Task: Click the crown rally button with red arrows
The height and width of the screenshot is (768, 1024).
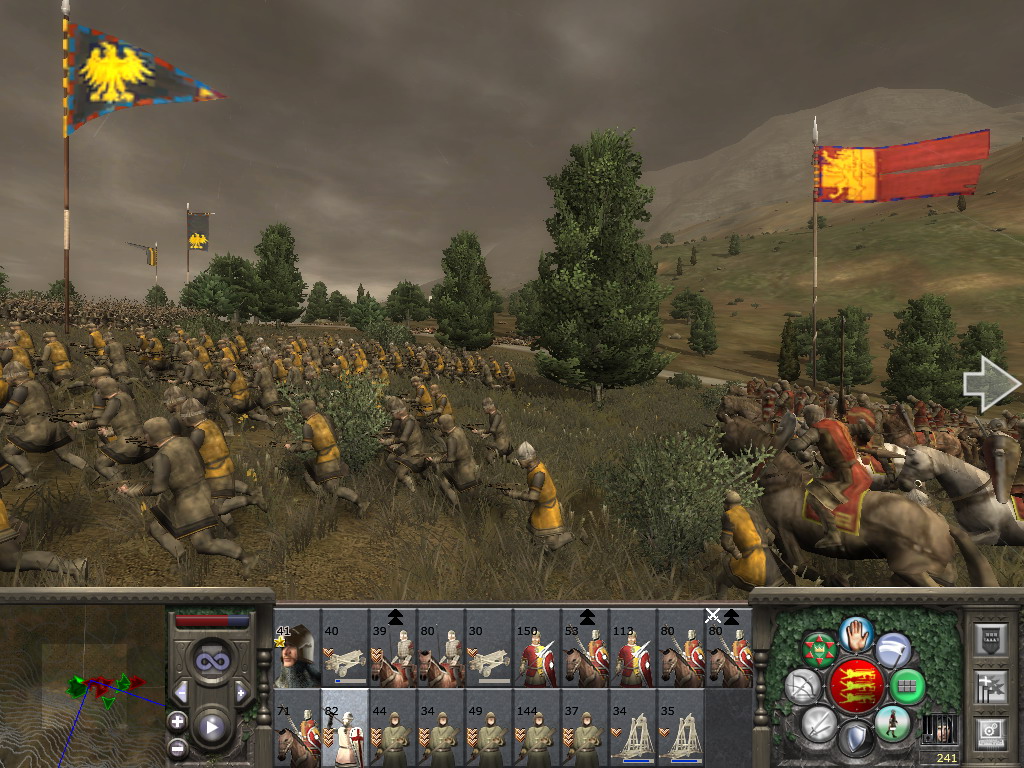Action: [820, 650]
